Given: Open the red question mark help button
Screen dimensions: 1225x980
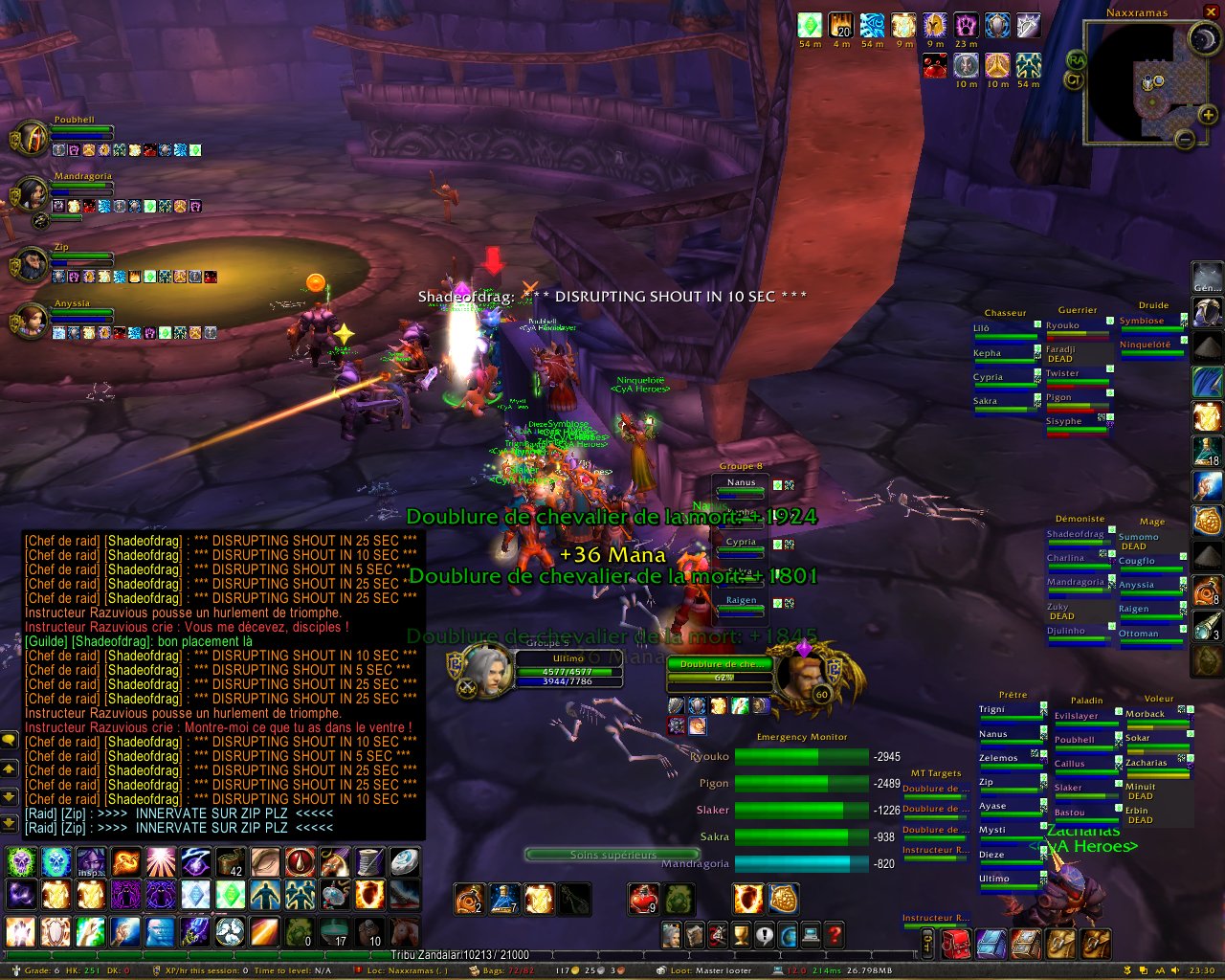Looking at the screenshot, I should (x=835, y=934).
